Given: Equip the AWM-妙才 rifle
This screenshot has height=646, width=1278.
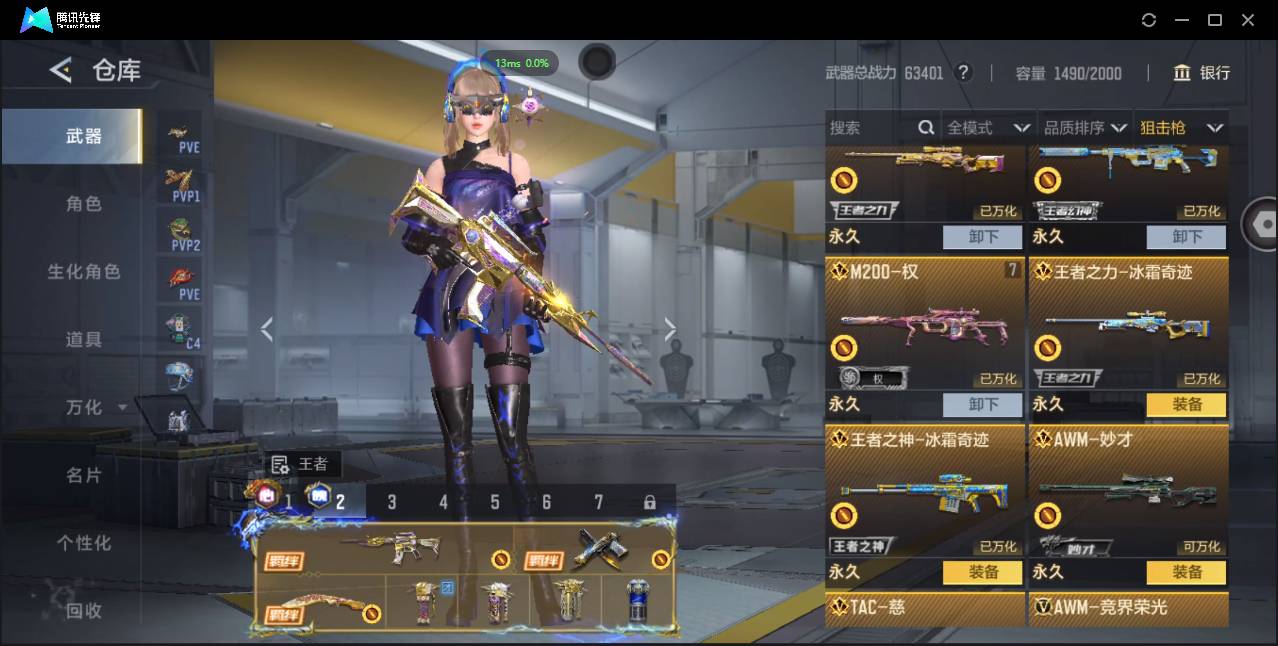Looking at the screenshot, I should click(1186, 572).
